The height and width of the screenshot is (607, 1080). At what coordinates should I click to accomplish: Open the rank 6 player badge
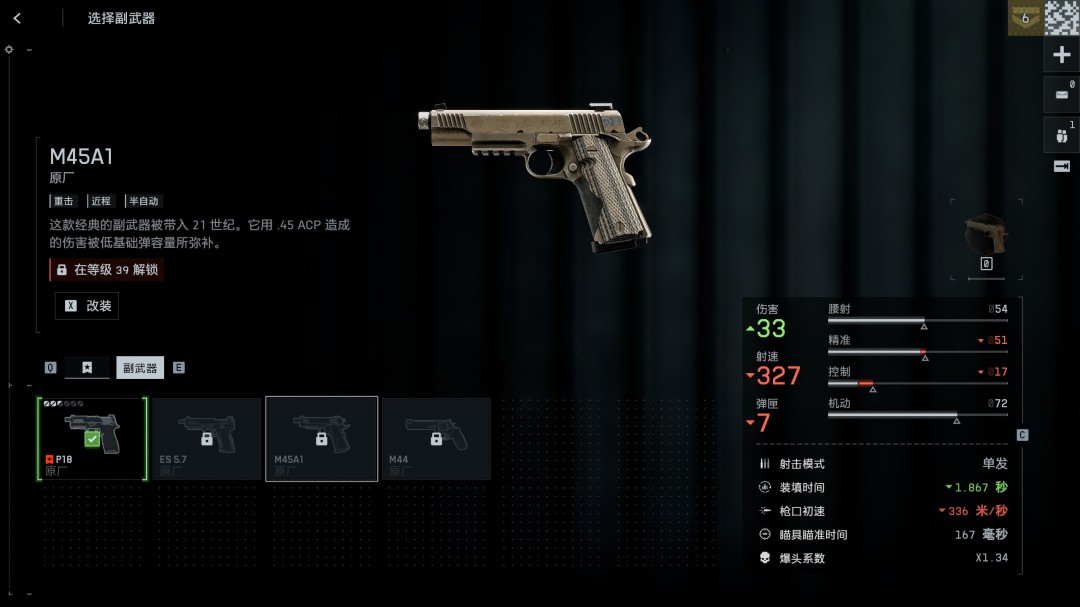click(1024, 18)
